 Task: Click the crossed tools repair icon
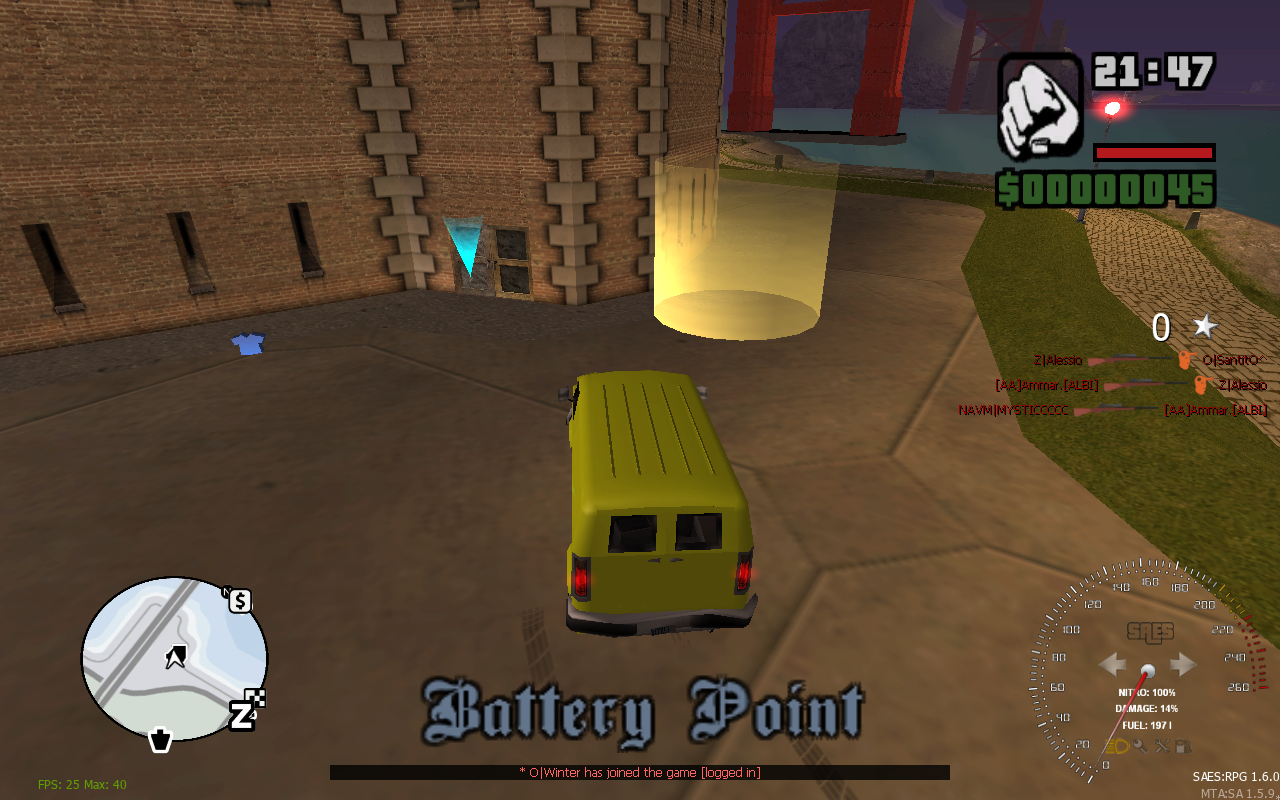tap(1161, 746)
